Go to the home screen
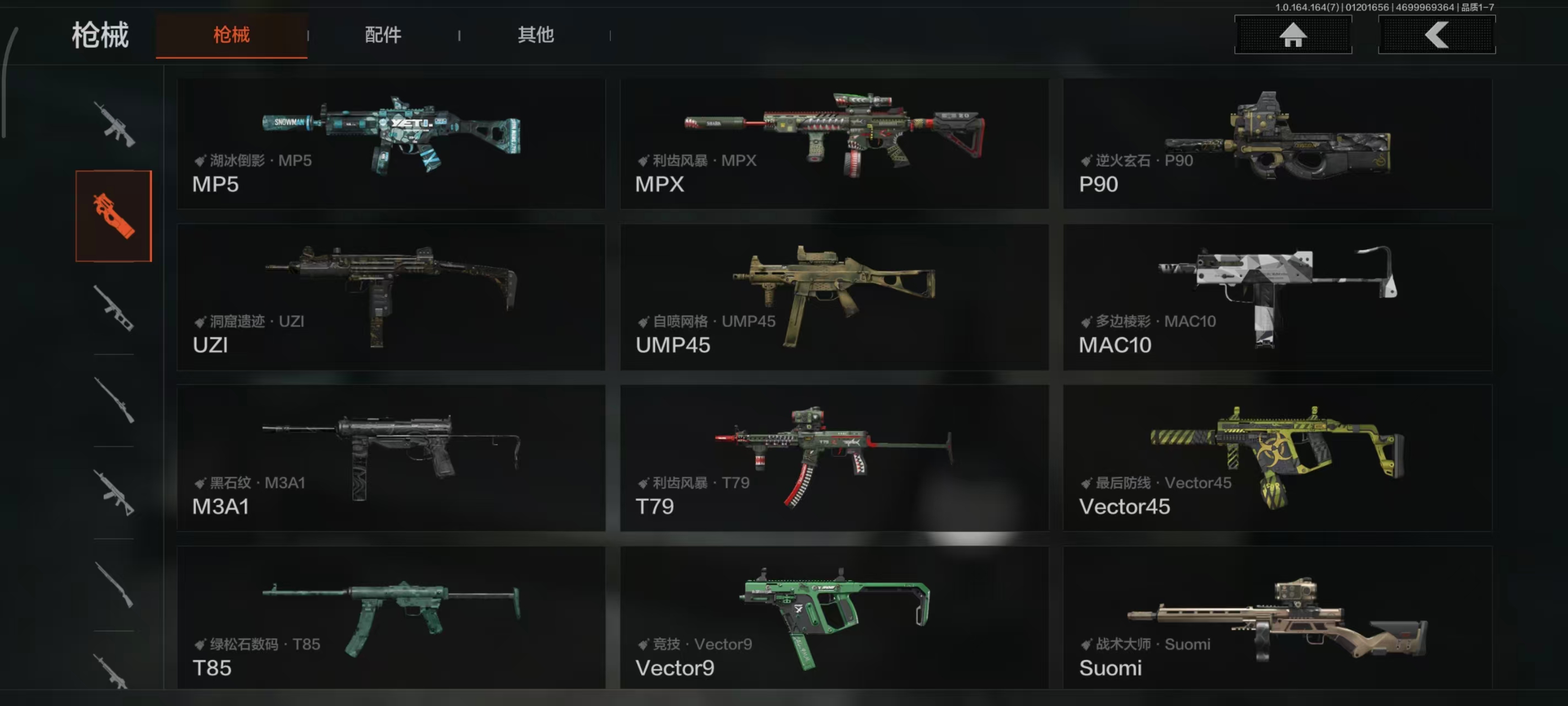Viewport: 1568px width, 706px height. coord(1292,35)
